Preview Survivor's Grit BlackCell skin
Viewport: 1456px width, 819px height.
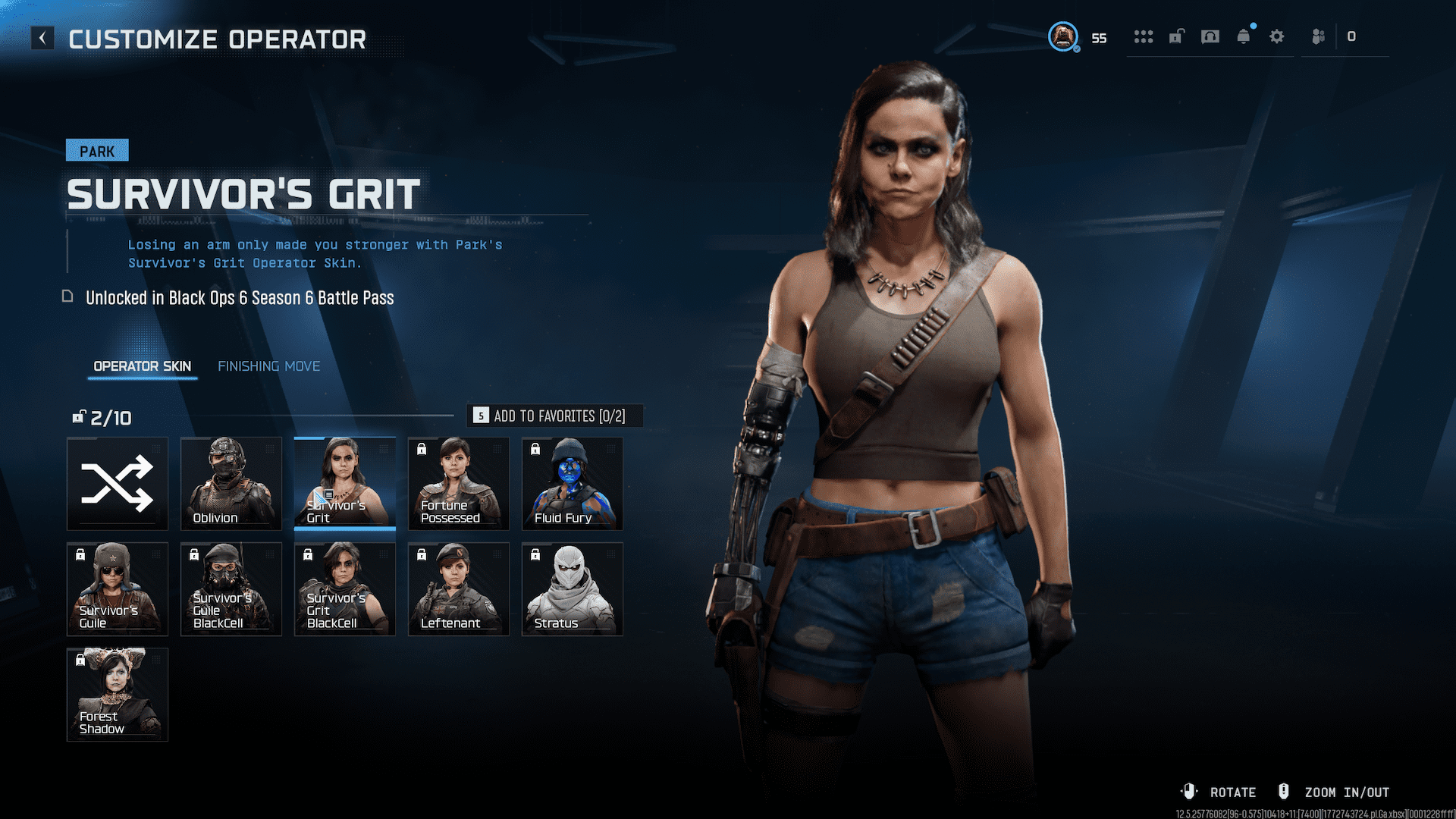[x=345, y=589]
